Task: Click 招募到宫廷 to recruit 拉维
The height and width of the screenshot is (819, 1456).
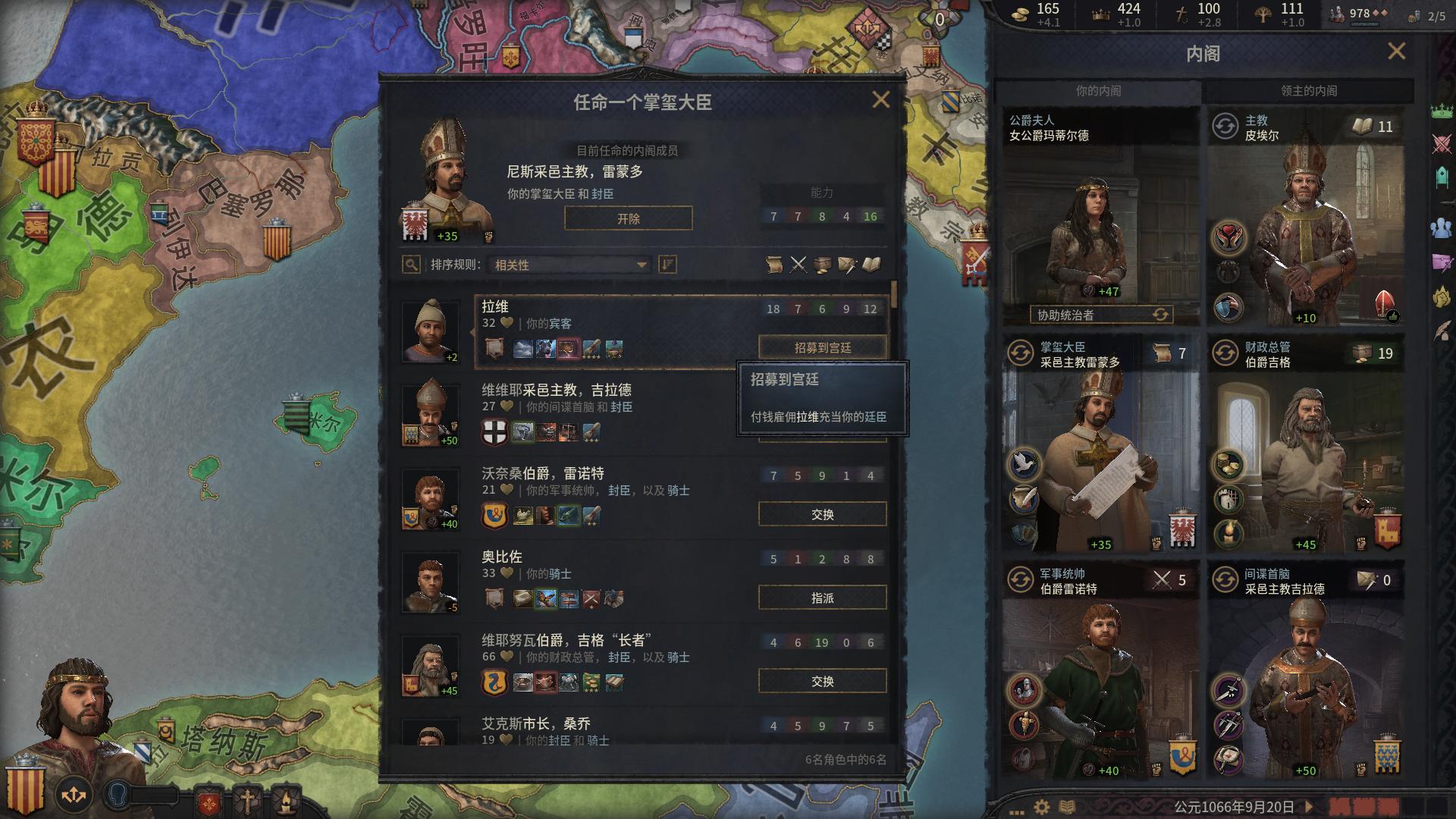Action: point(822,347)
